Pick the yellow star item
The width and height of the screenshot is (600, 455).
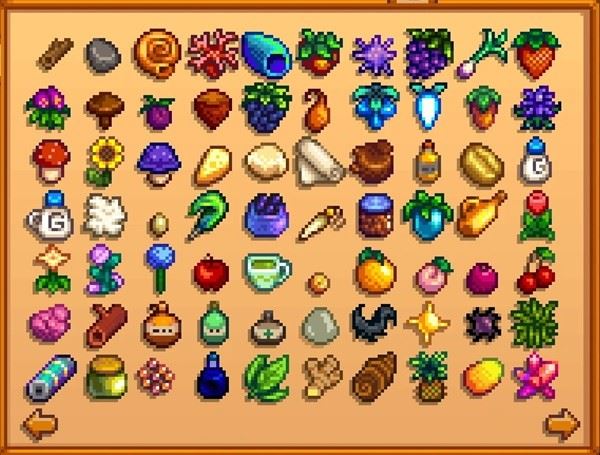(x=426, y=322)
